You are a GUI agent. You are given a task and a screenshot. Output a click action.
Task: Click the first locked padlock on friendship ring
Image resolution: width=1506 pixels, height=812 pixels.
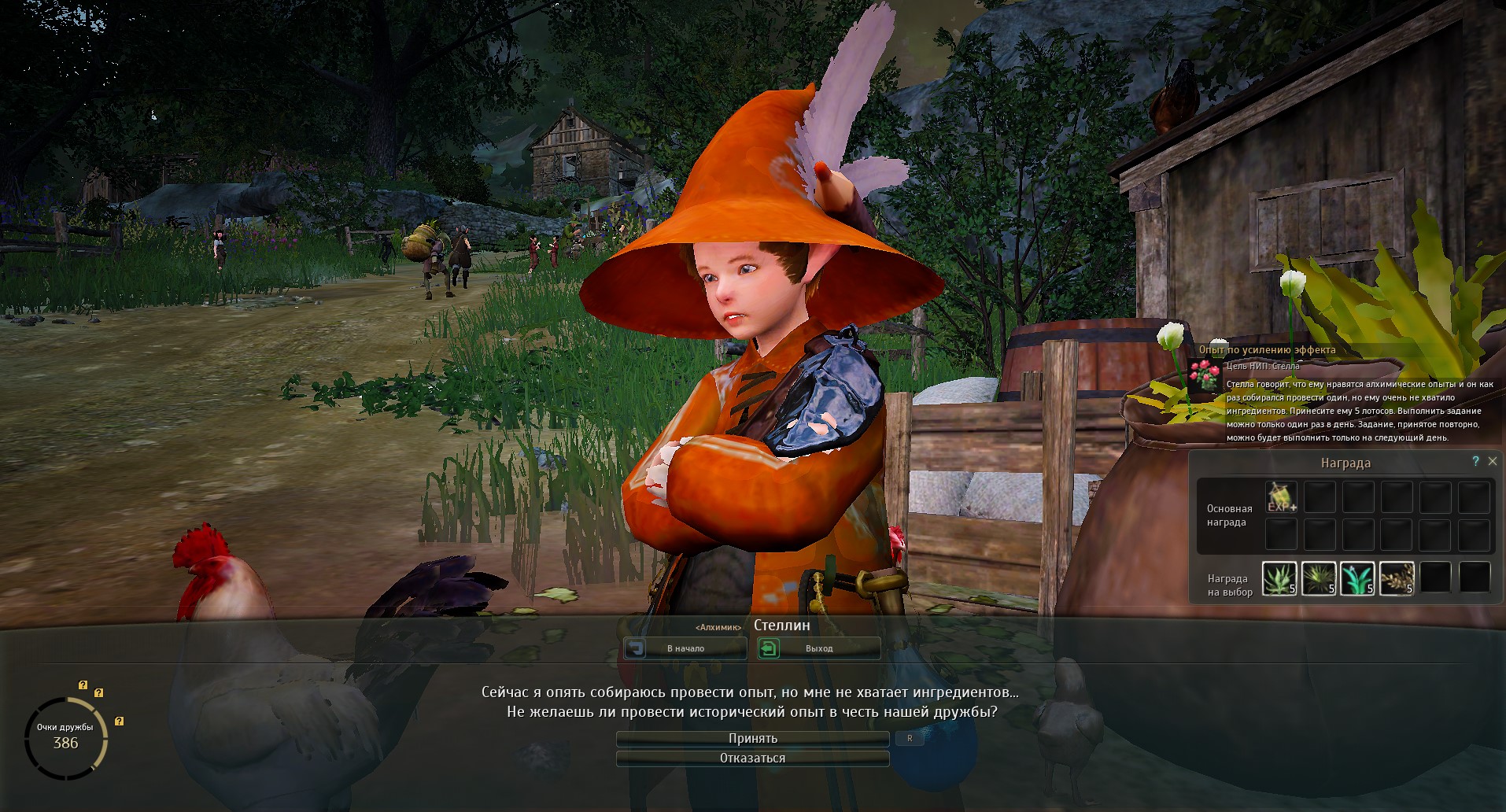[x=83, y=685]
